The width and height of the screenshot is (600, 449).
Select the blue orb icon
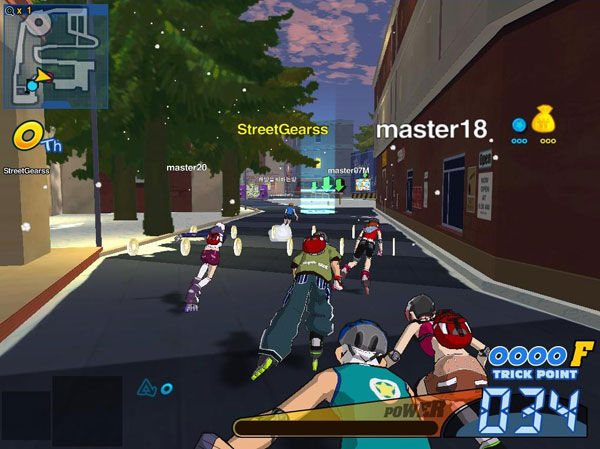tap(518, 125)
